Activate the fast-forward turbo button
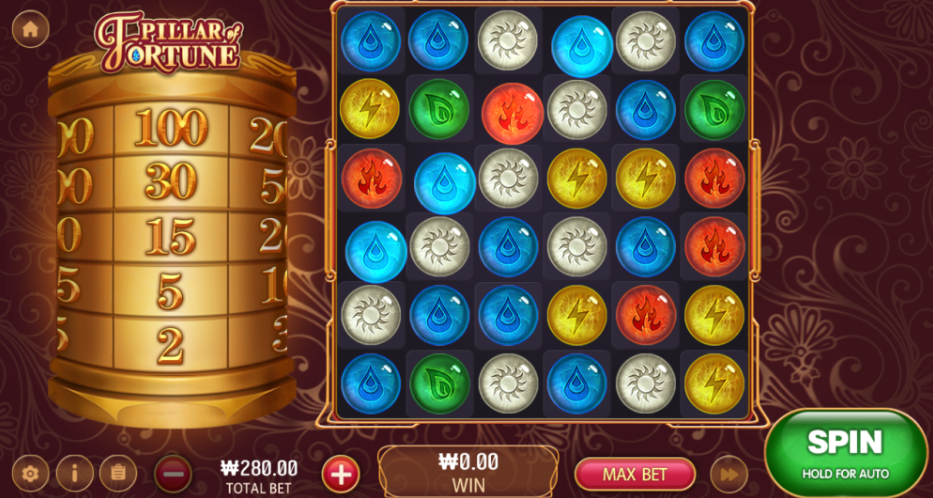Screen dimensions: 933x498 [729, 473]
